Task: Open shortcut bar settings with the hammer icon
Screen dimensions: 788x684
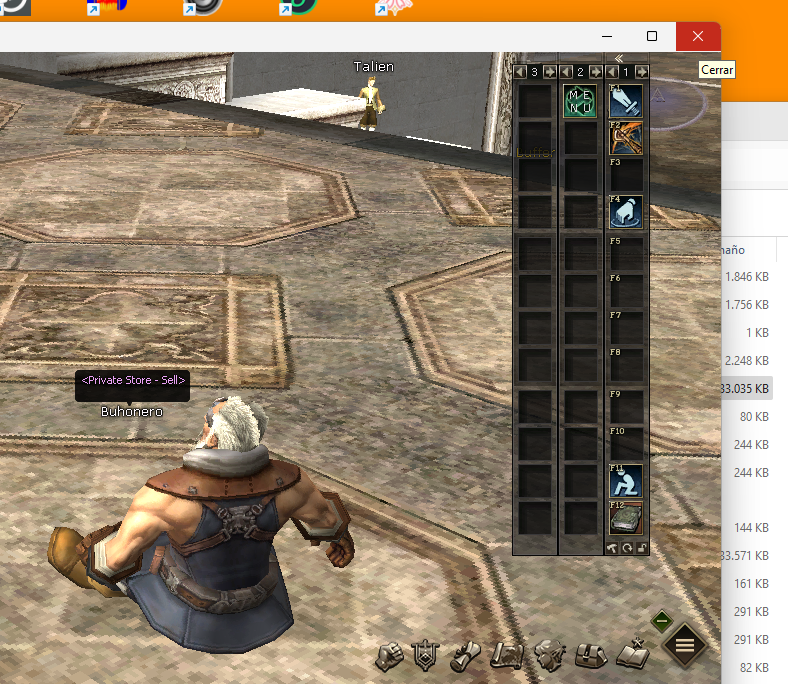Action: point(612,548)
